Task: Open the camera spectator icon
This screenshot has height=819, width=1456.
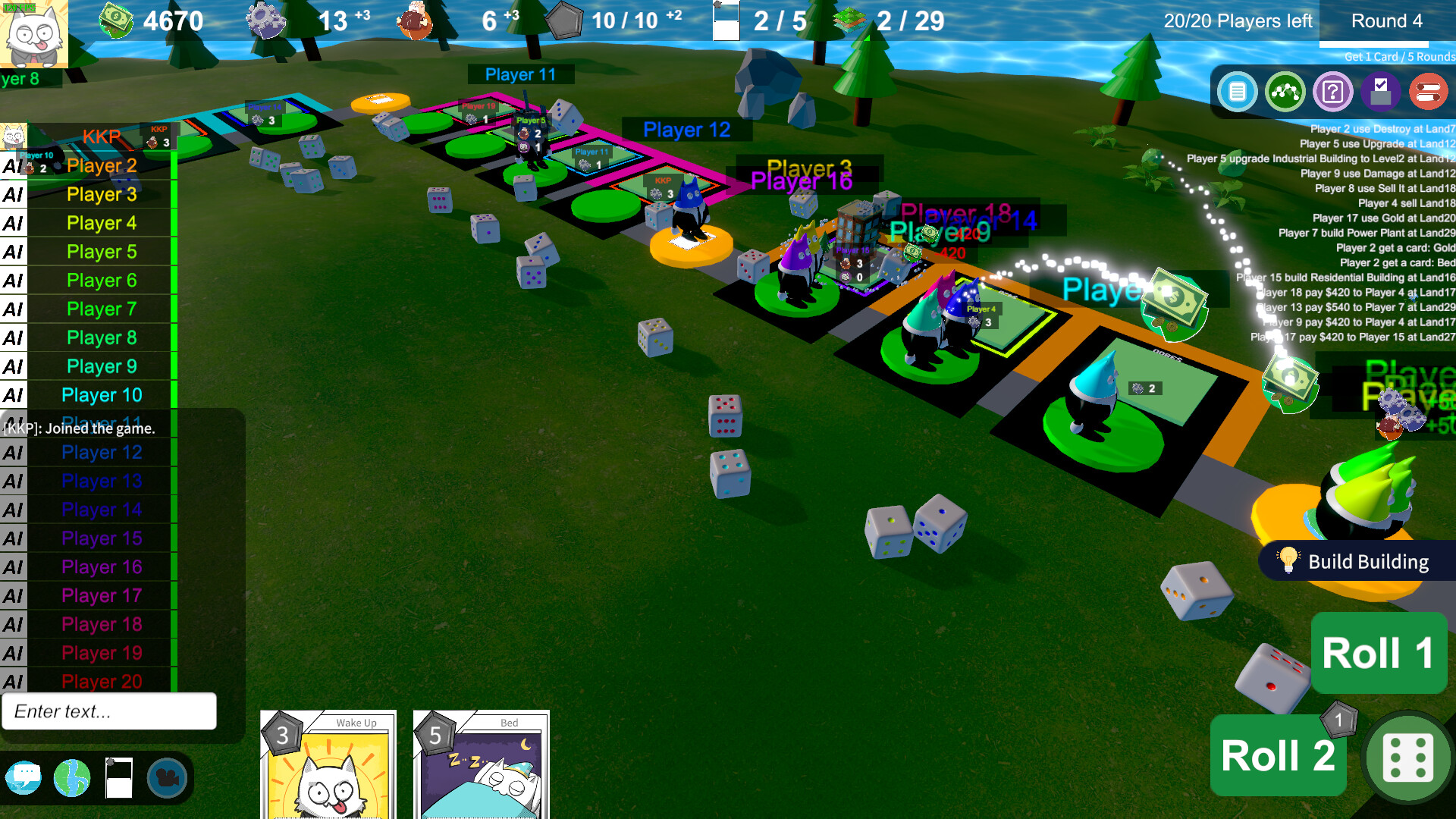Action: coord(168,777)
